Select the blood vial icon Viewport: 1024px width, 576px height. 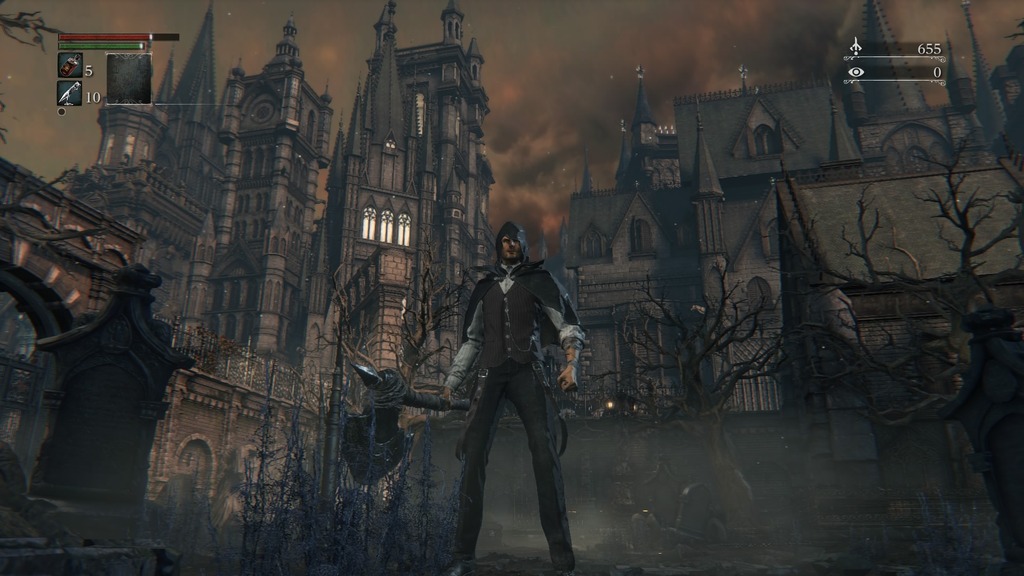coord(71,66)
